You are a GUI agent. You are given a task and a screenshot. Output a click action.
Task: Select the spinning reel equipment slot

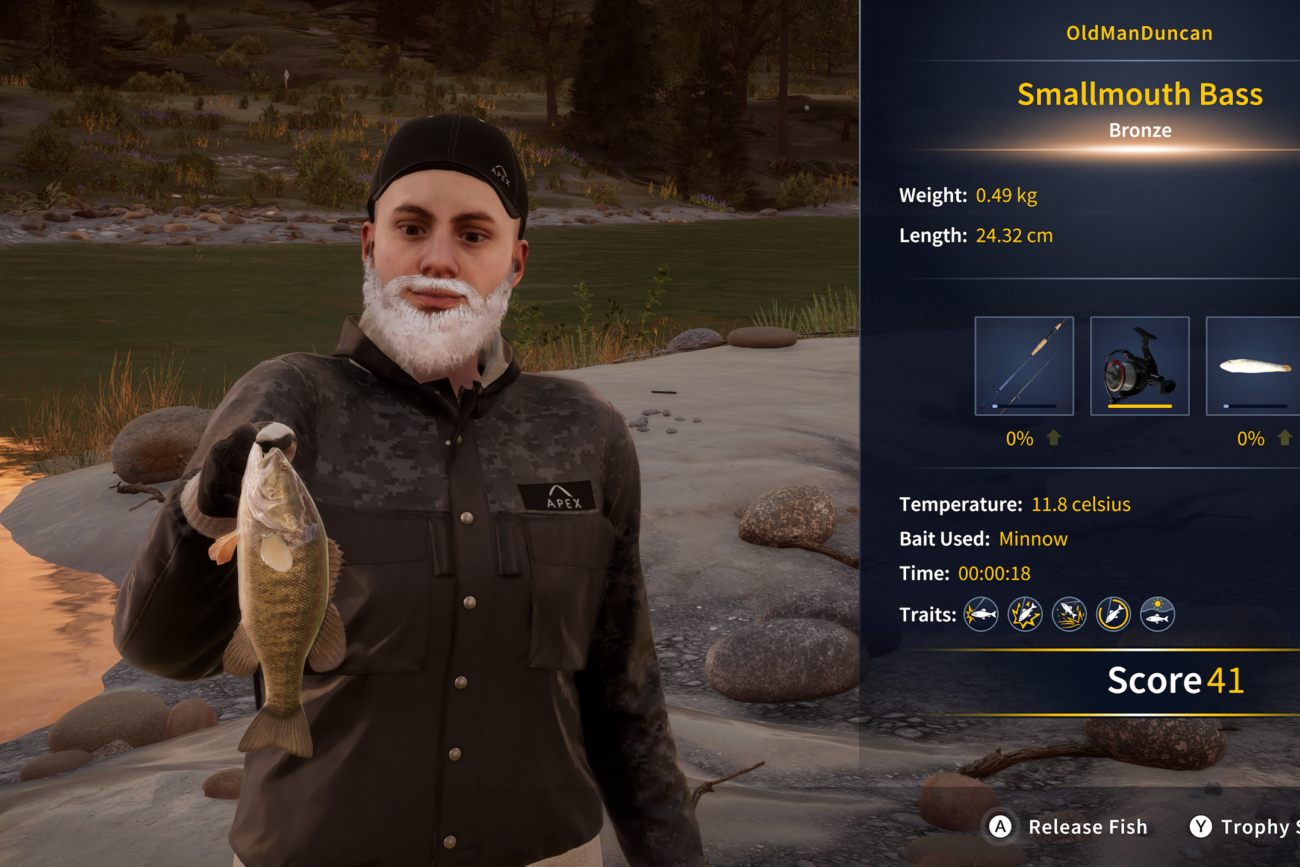click(1139, 366)
